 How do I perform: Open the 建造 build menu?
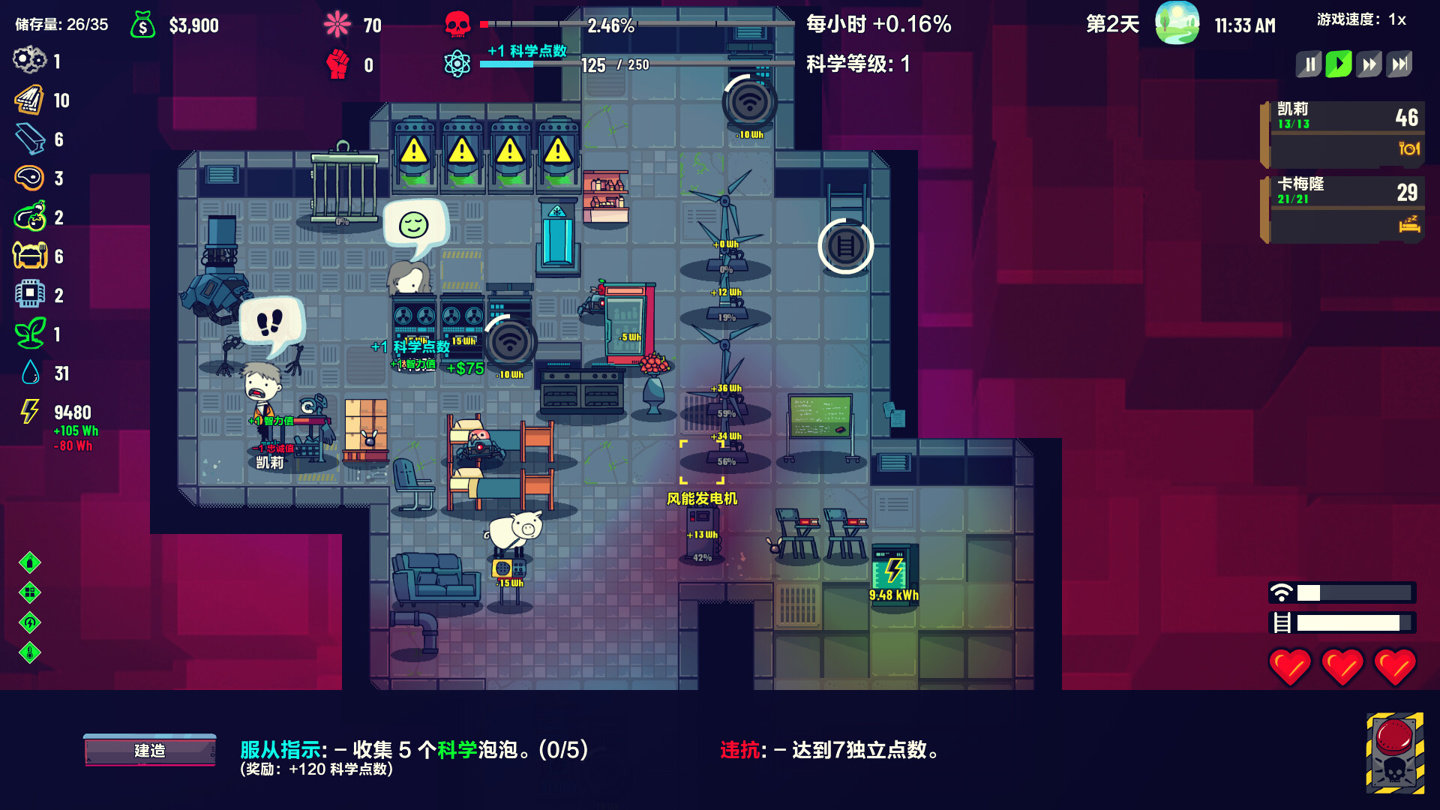point(150,750)
